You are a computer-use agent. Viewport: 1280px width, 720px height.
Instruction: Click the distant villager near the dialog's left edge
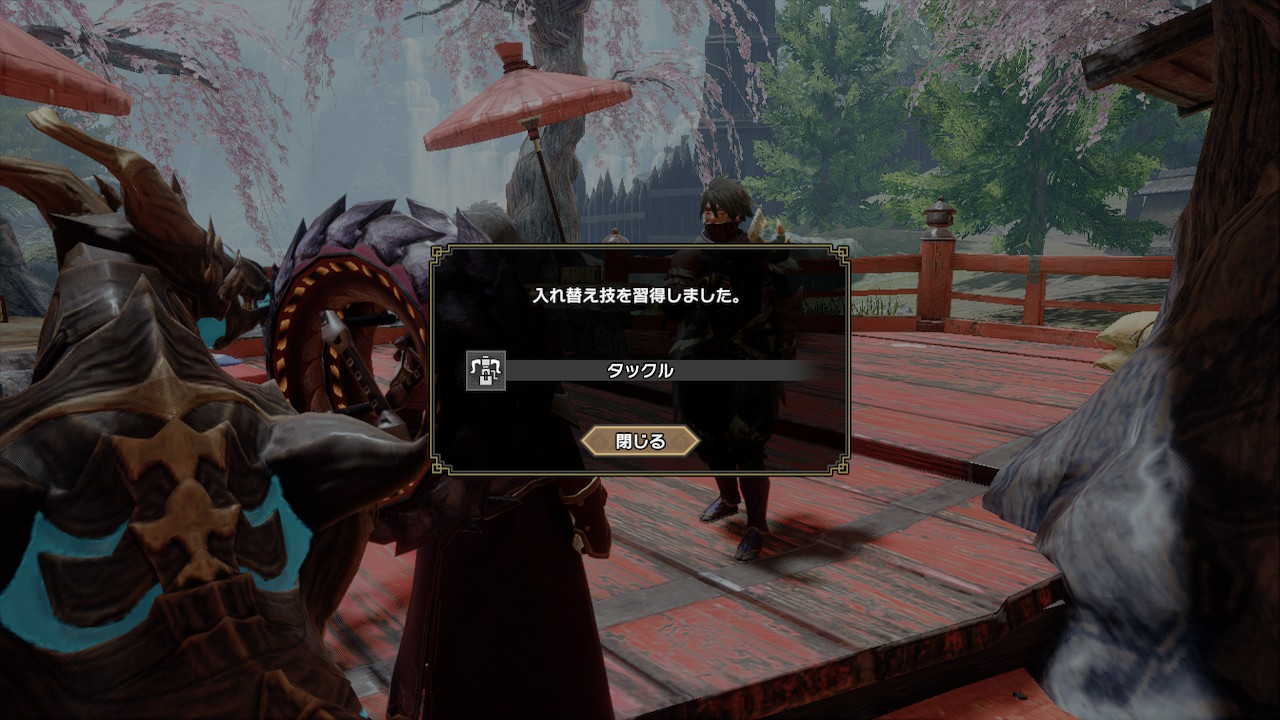click(x=617, y=238)
